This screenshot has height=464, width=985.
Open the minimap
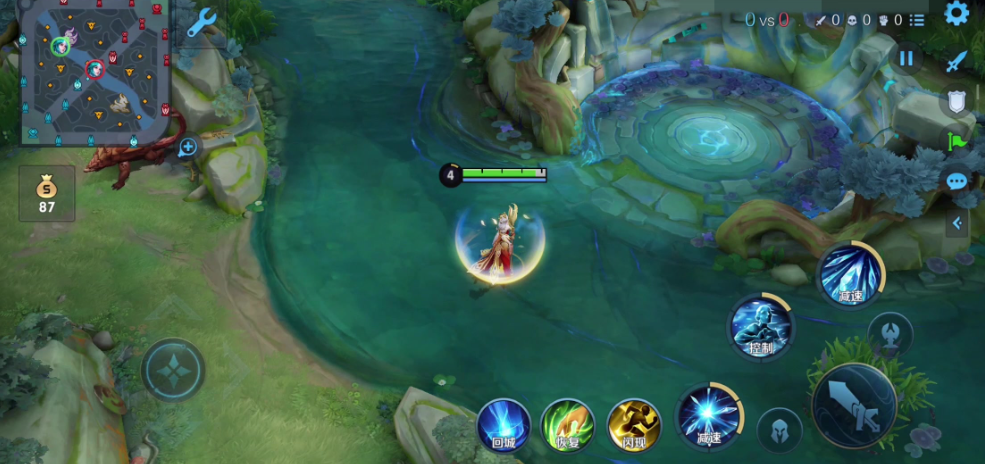pyautogui.click(x=95, y=71)
